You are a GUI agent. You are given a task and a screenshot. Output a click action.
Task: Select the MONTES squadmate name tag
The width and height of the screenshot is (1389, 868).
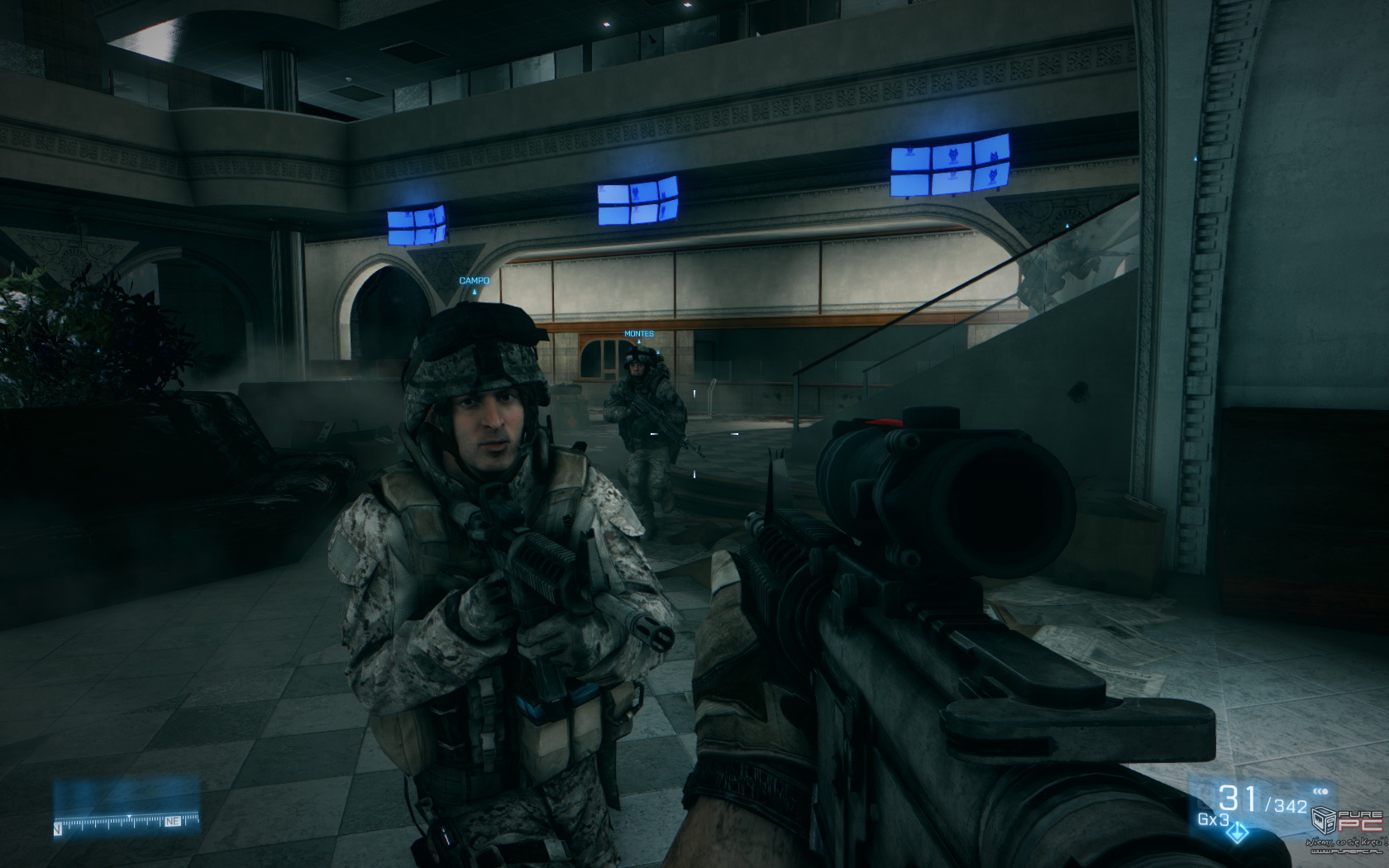point(638,334)
